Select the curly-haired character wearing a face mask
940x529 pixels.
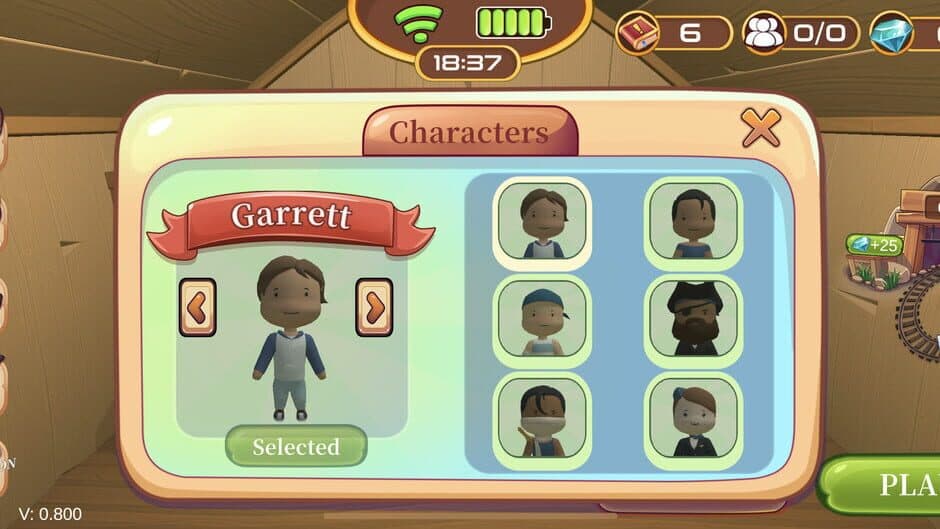[x=543, y=417]
